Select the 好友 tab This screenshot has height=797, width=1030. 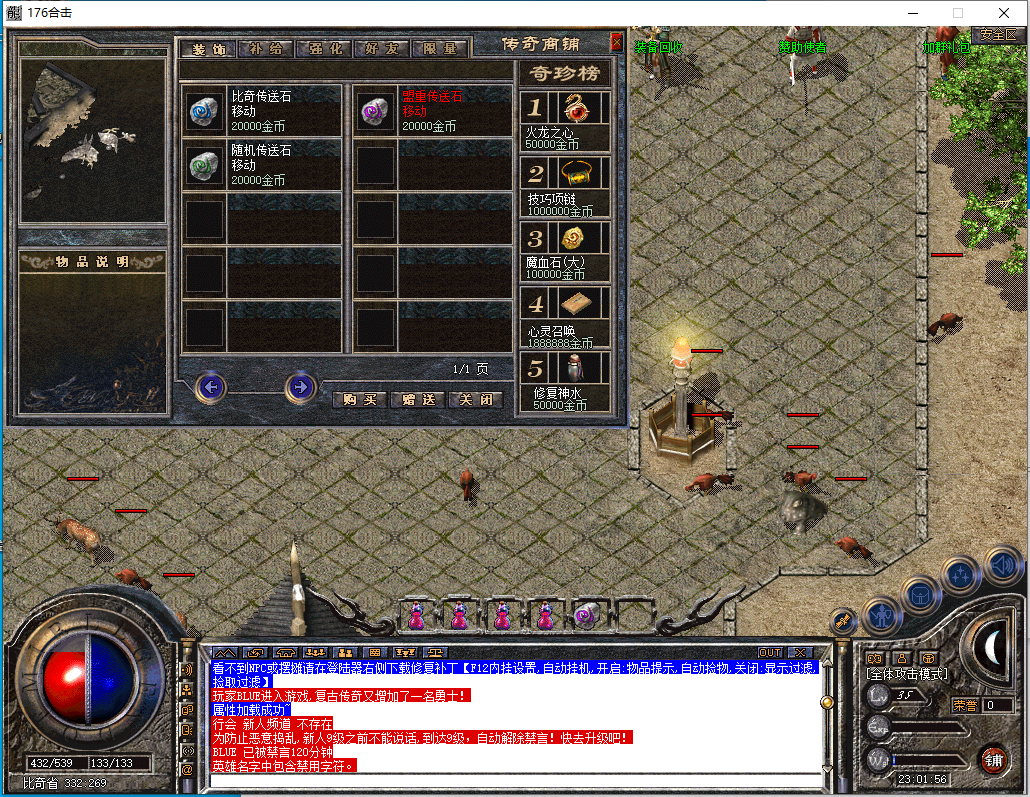point(382,48)
